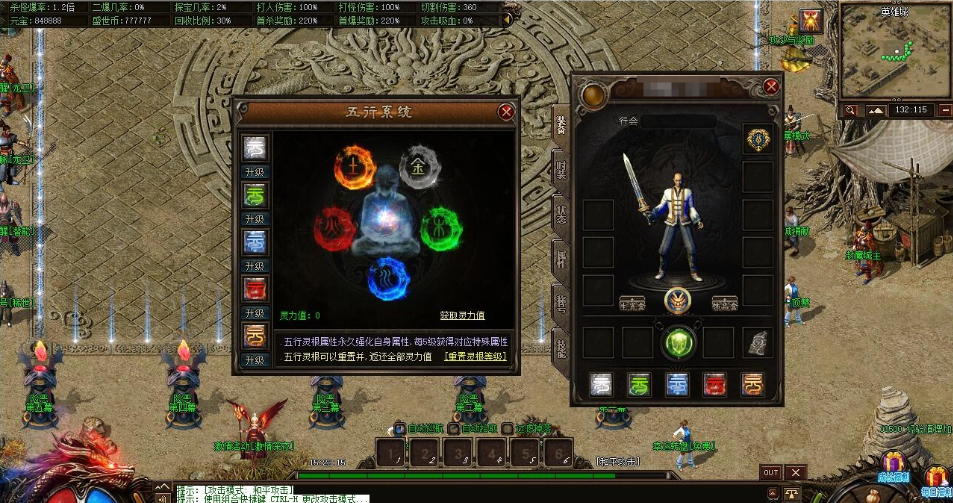953x503 pixels.
Task: Switch to the 技能 tab
Action: [561, 346]
